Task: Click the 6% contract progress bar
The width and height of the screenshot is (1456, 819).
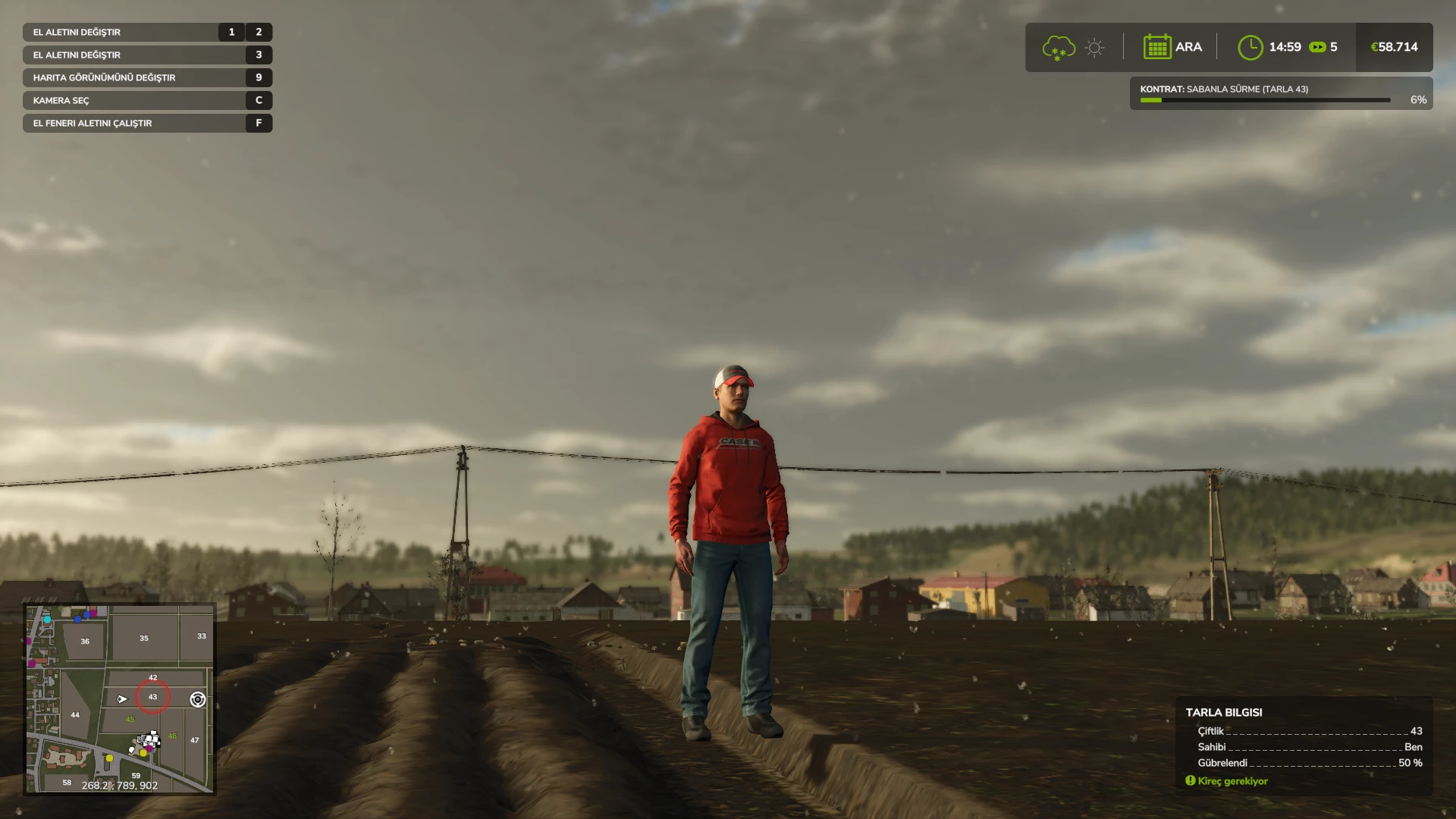Action: 1266,99
